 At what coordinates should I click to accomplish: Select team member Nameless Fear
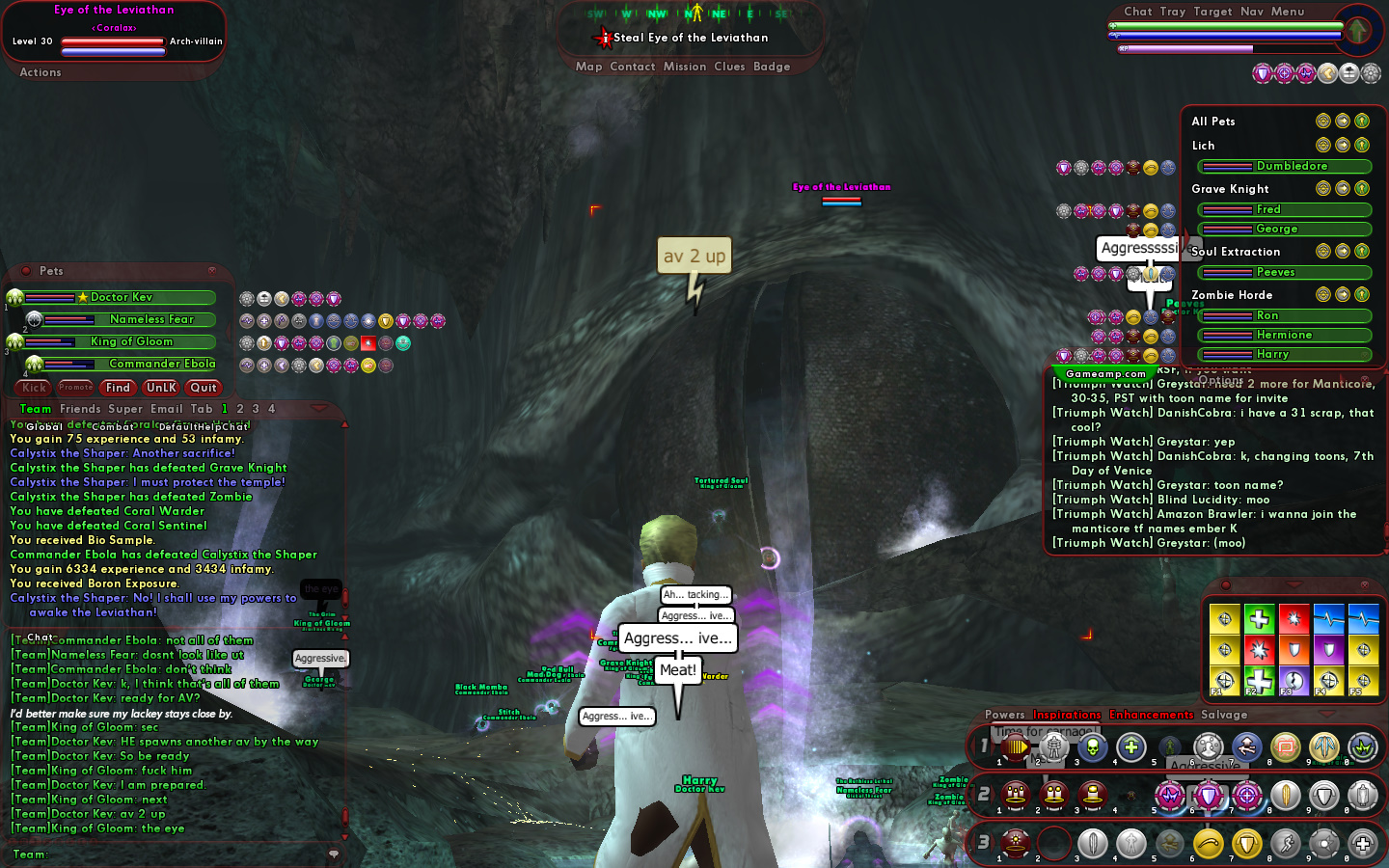point(151,319)
